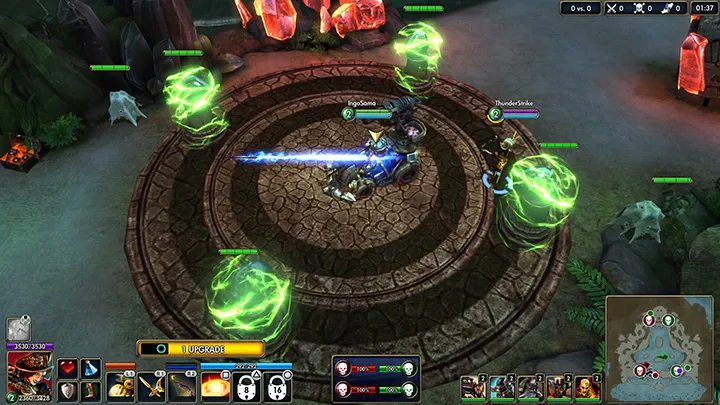Select the silver shield item slot

tap(67, 390)
